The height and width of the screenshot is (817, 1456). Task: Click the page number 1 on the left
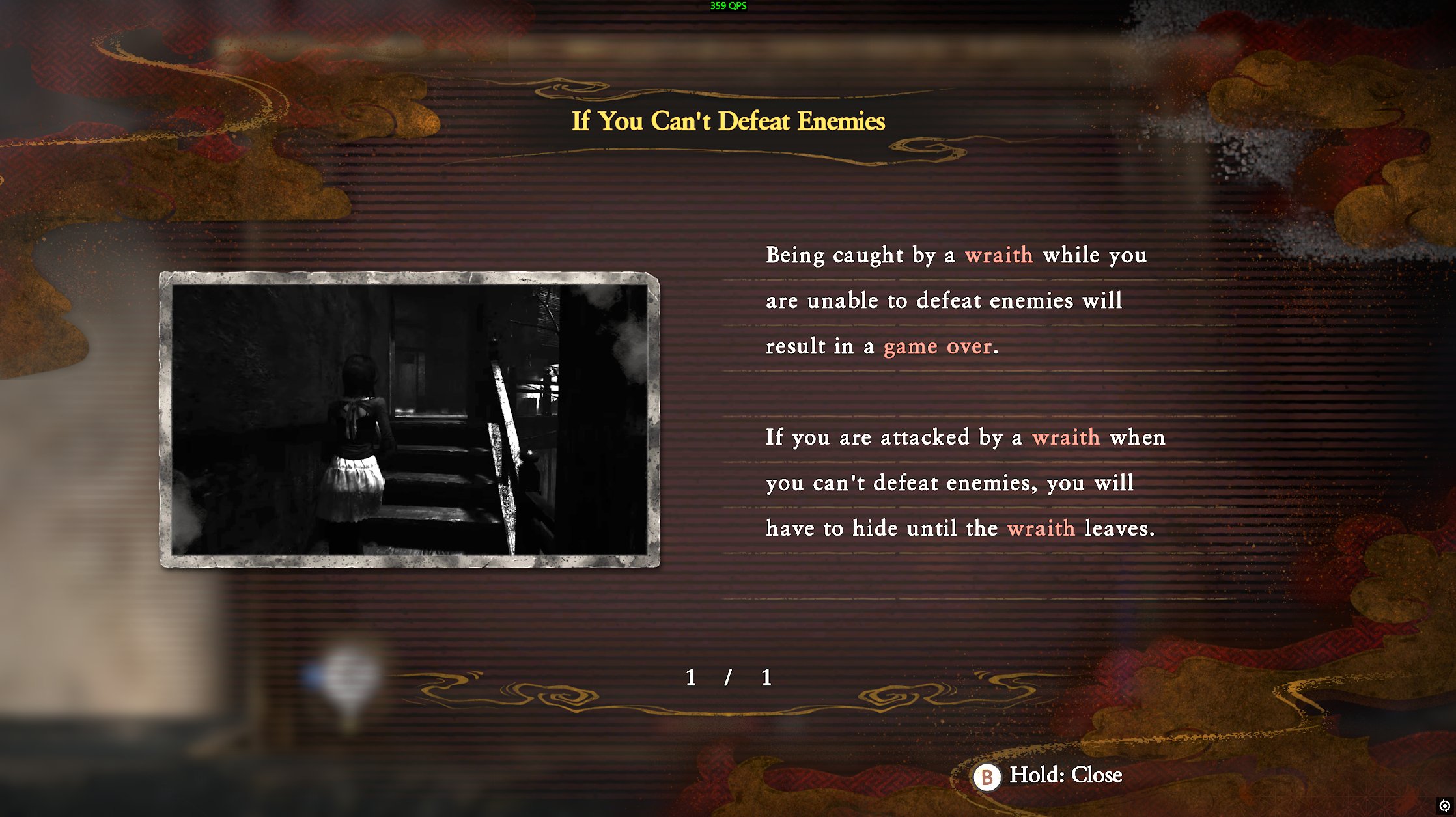pyautogui.click(x=690, y=678)
